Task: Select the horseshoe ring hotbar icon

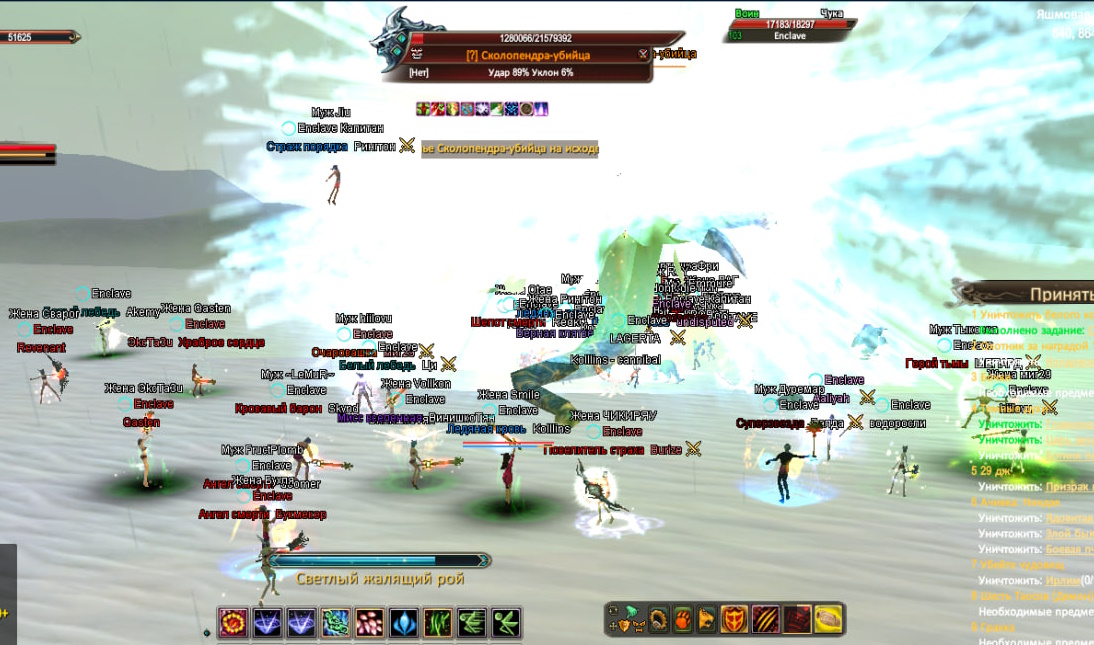Action: 659,619
